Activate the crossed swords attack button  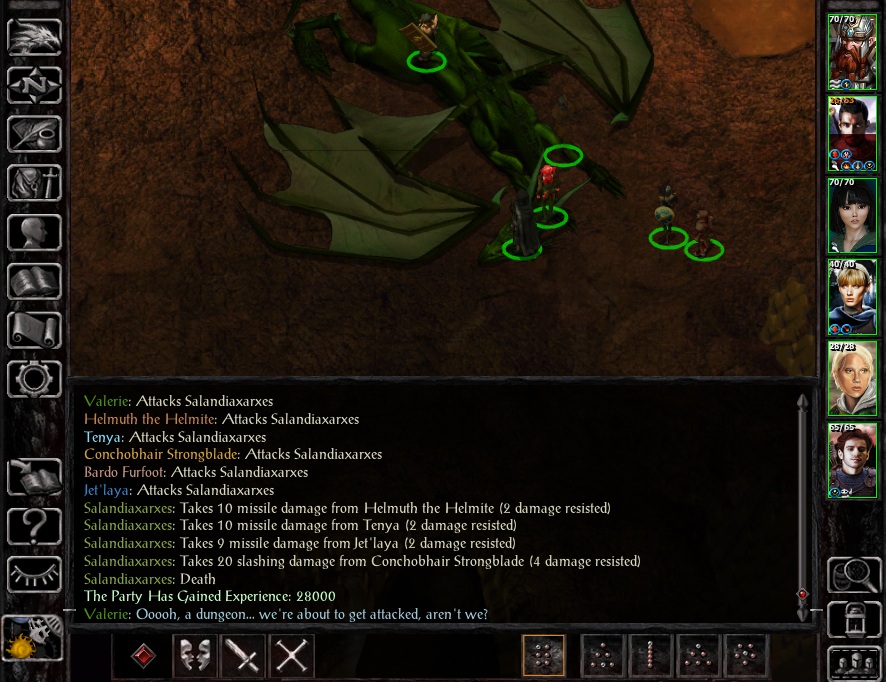pos(291,656)
